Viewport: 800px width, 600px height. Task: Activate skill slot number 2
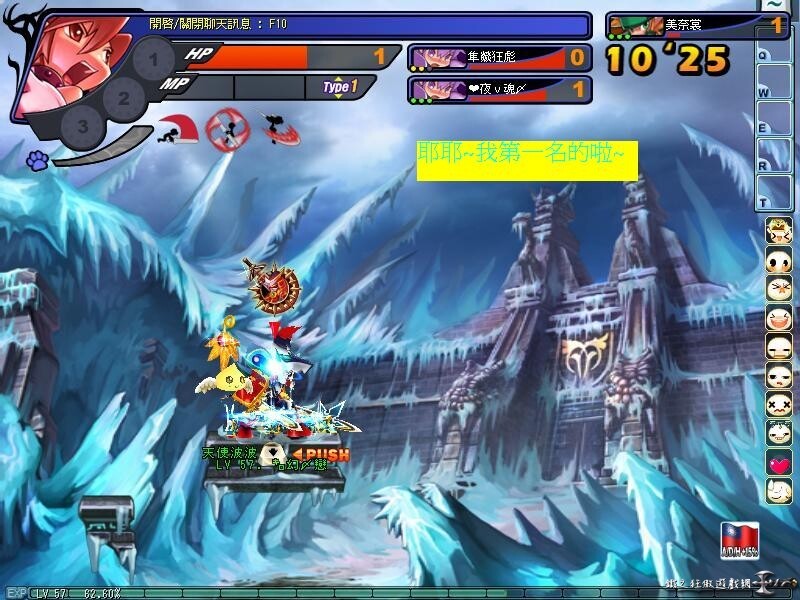123,98
